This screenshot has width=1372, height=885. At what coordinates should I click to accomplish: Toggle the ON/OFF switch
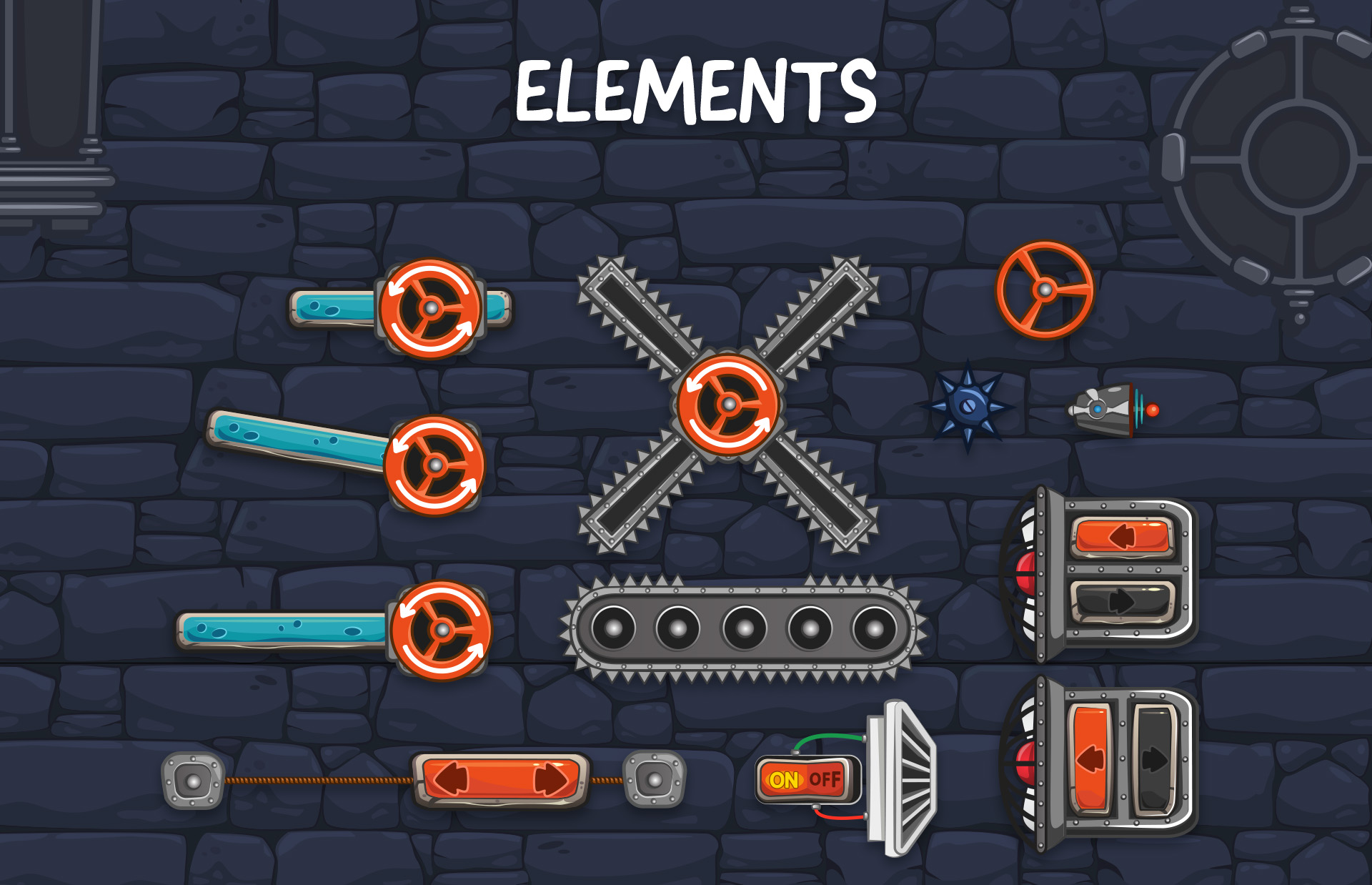tap(807, 778)
